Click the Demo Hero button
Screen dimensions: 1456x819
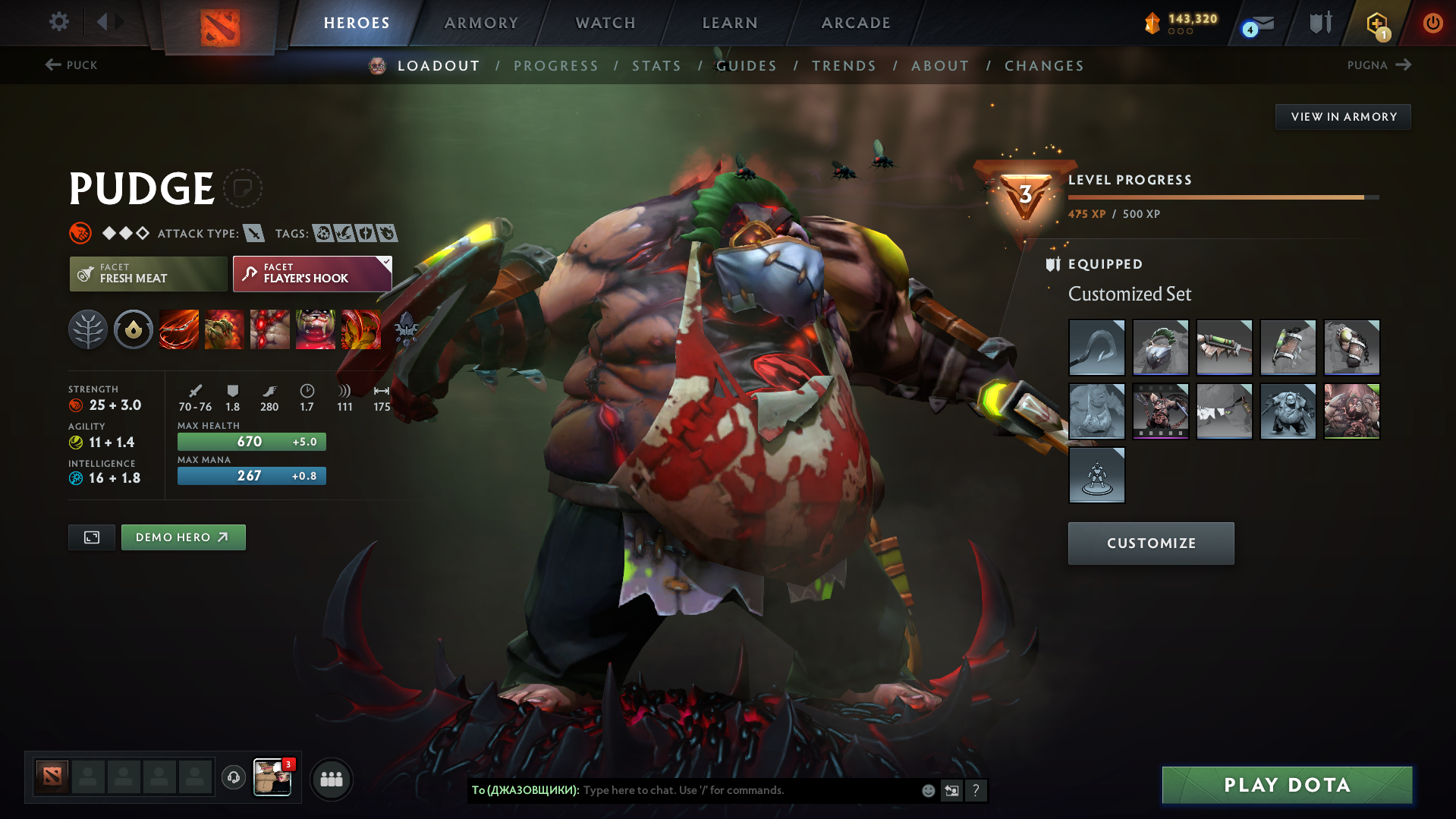pyautogui.click(x=183, y=537)
